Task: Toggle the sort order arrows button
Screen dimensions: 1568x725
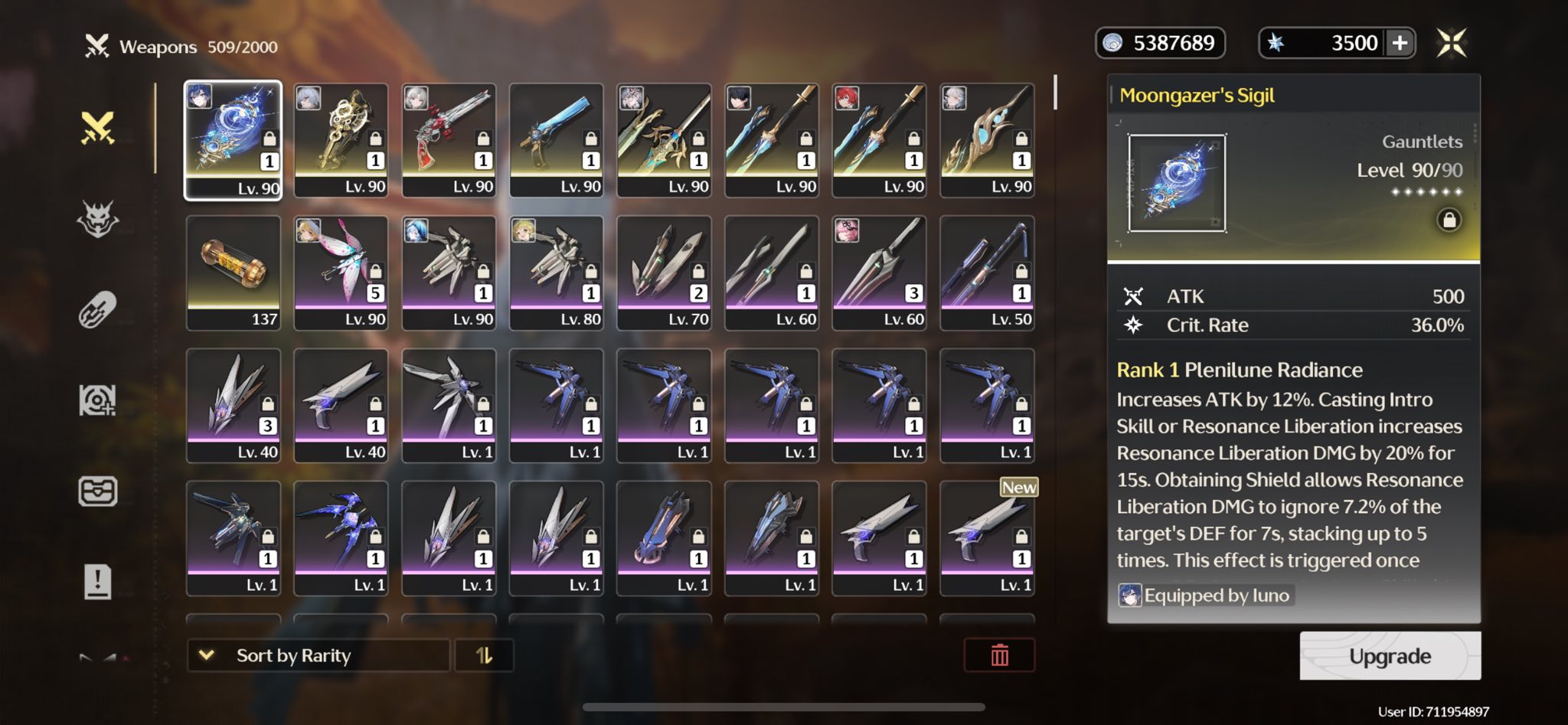Action: point(484,655)
